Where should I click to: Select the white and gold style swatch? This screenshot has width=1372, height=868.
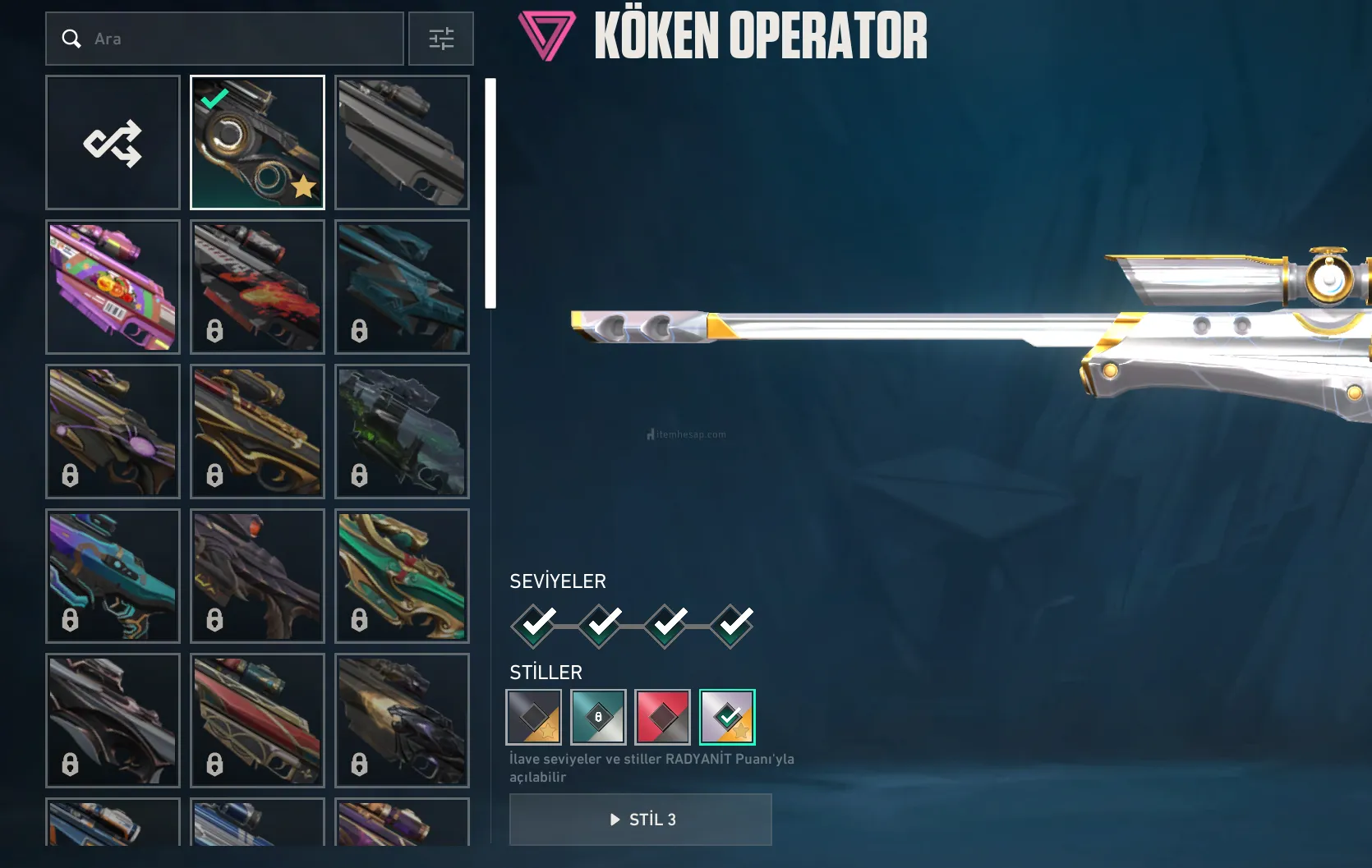(x=727, y=717)
